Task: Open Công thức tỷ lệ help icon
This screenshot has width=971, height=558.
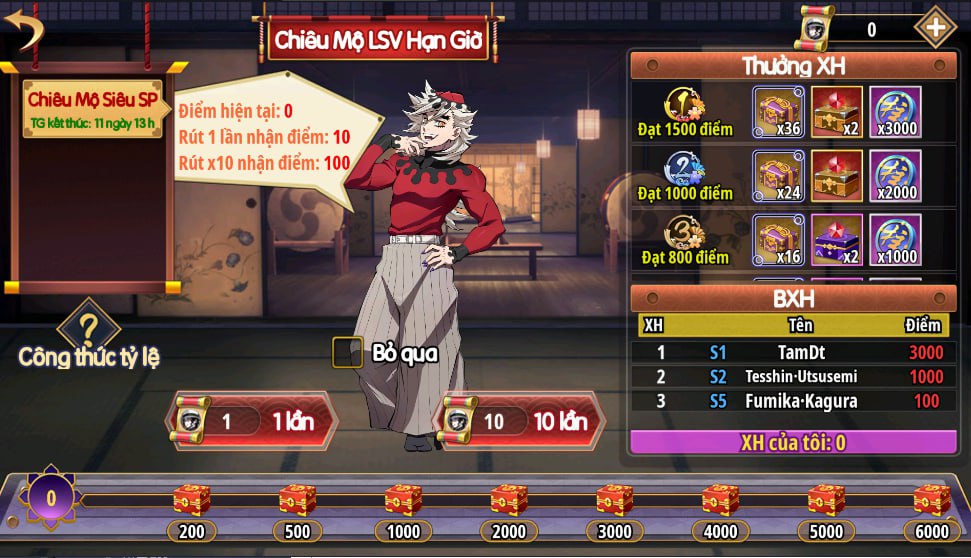Action: tap(88, 329)
